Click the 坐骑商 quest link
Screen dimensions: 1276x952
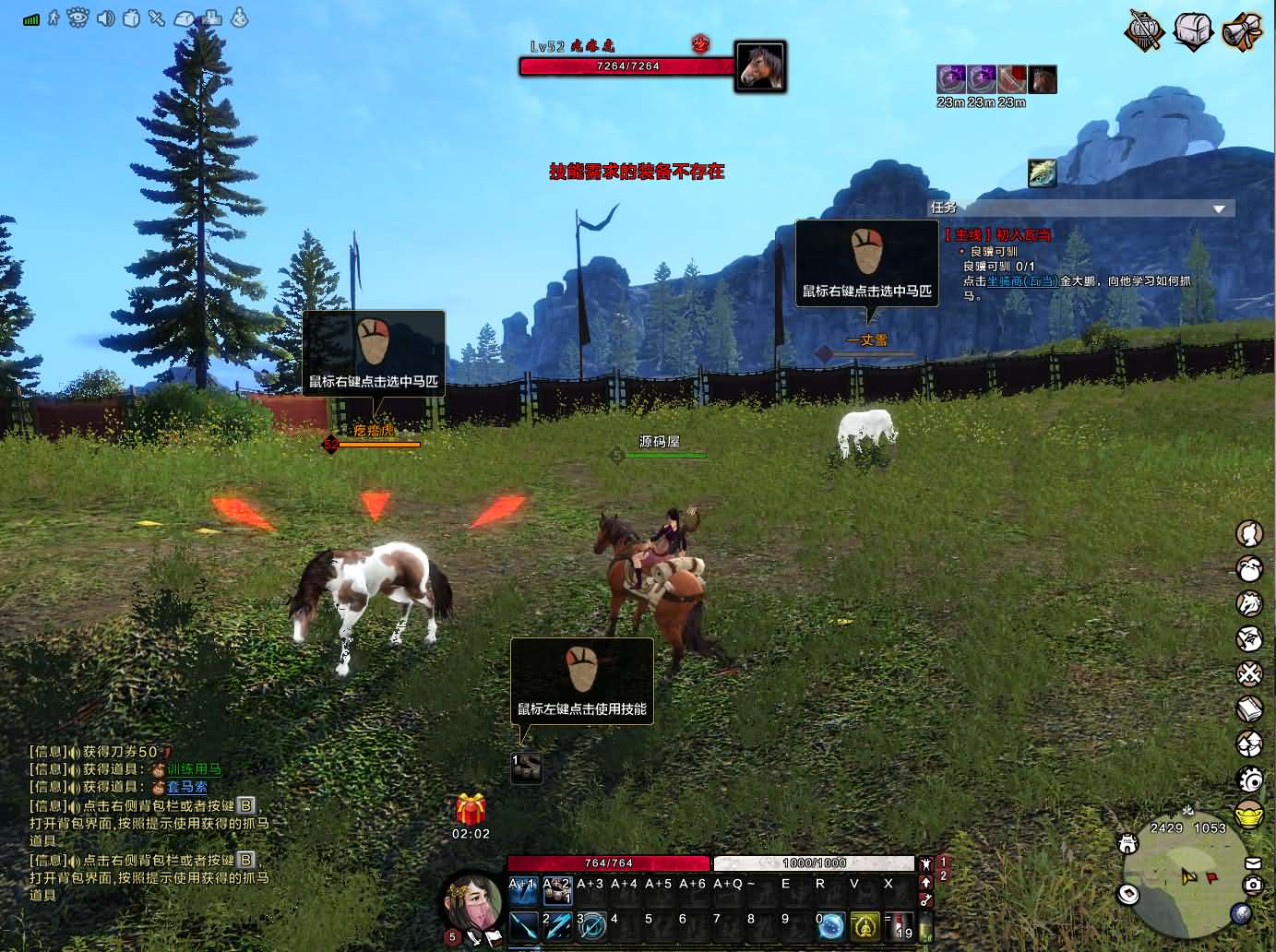[x=1022, y=280]
